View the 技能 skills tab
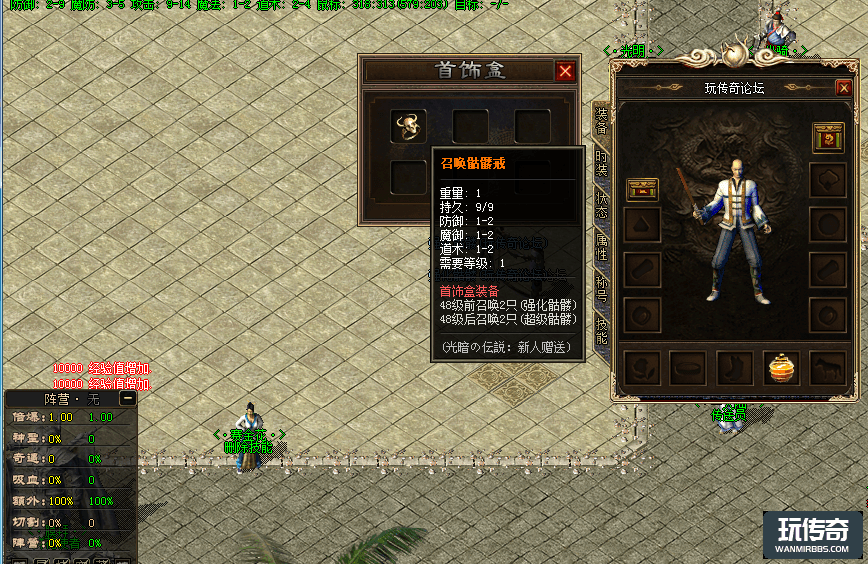868x564 pixels. coord(601,331)
